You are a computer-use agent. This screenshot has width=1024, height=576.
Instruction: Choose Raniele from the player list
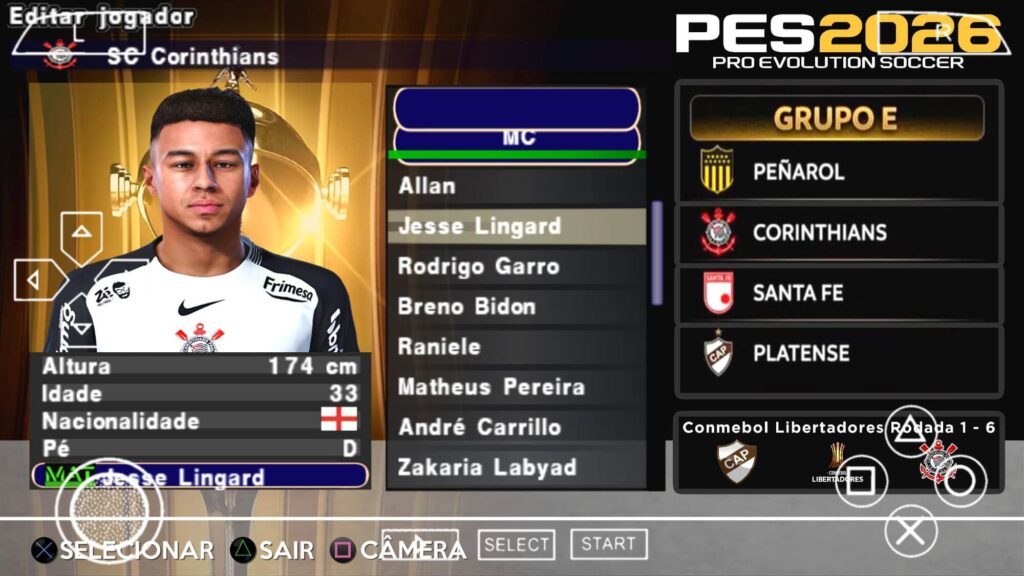[x=515, y=347]
